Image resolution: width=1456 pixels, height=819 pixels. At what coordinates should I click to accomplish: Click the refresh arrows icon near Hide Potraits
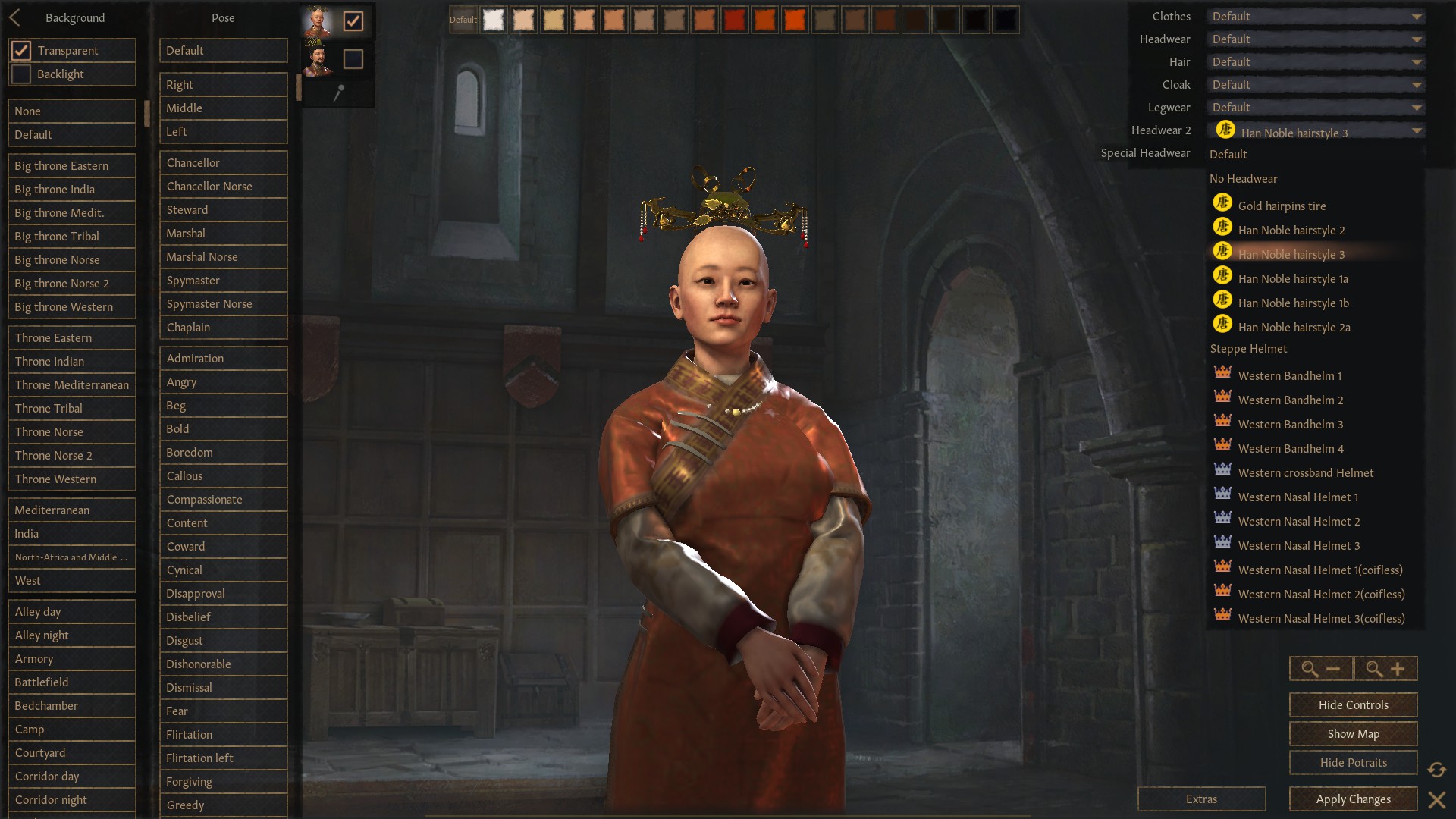click(1437, 770)
